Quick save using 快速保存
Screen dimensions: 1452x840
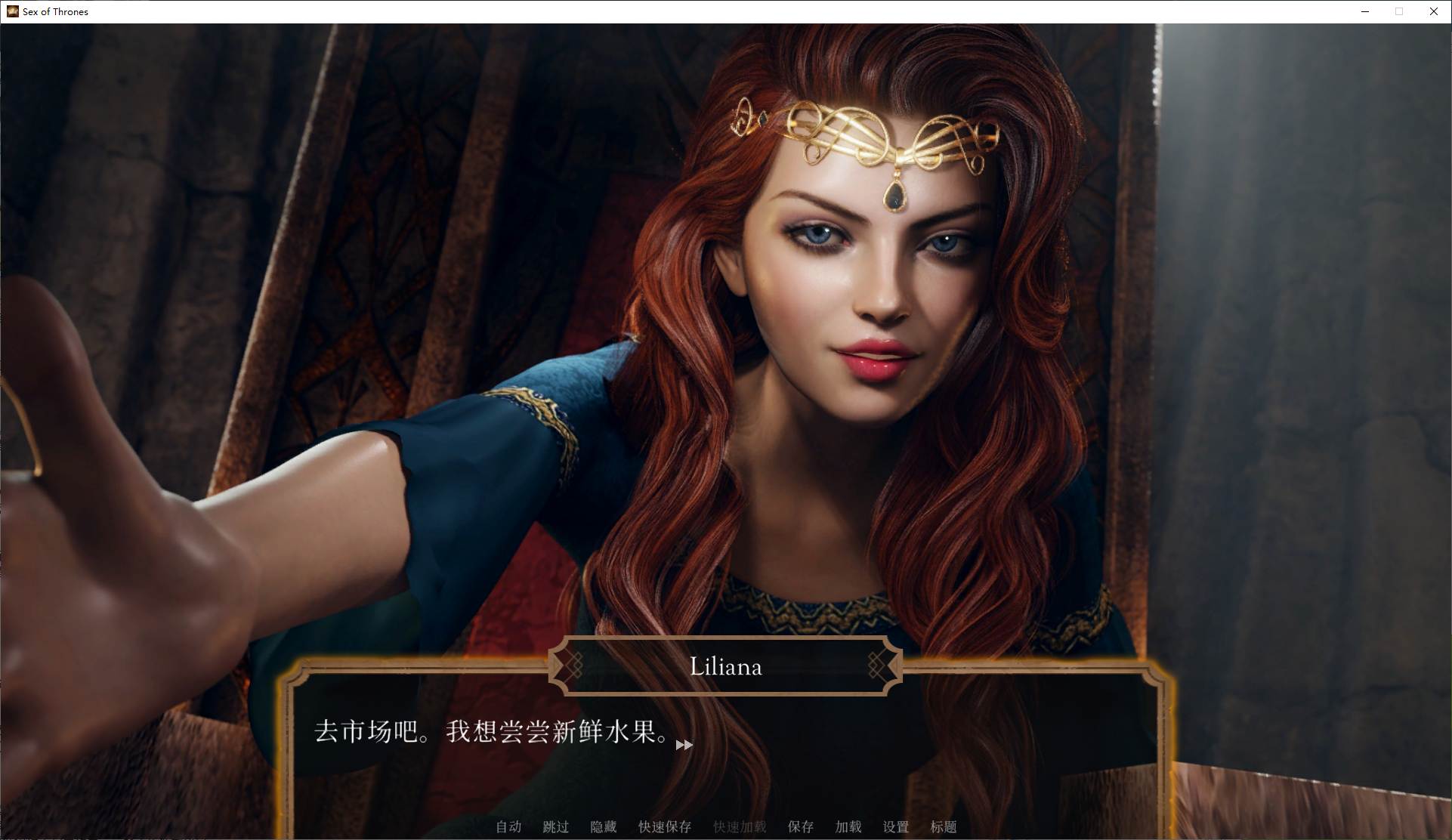(x=665, y=827)
